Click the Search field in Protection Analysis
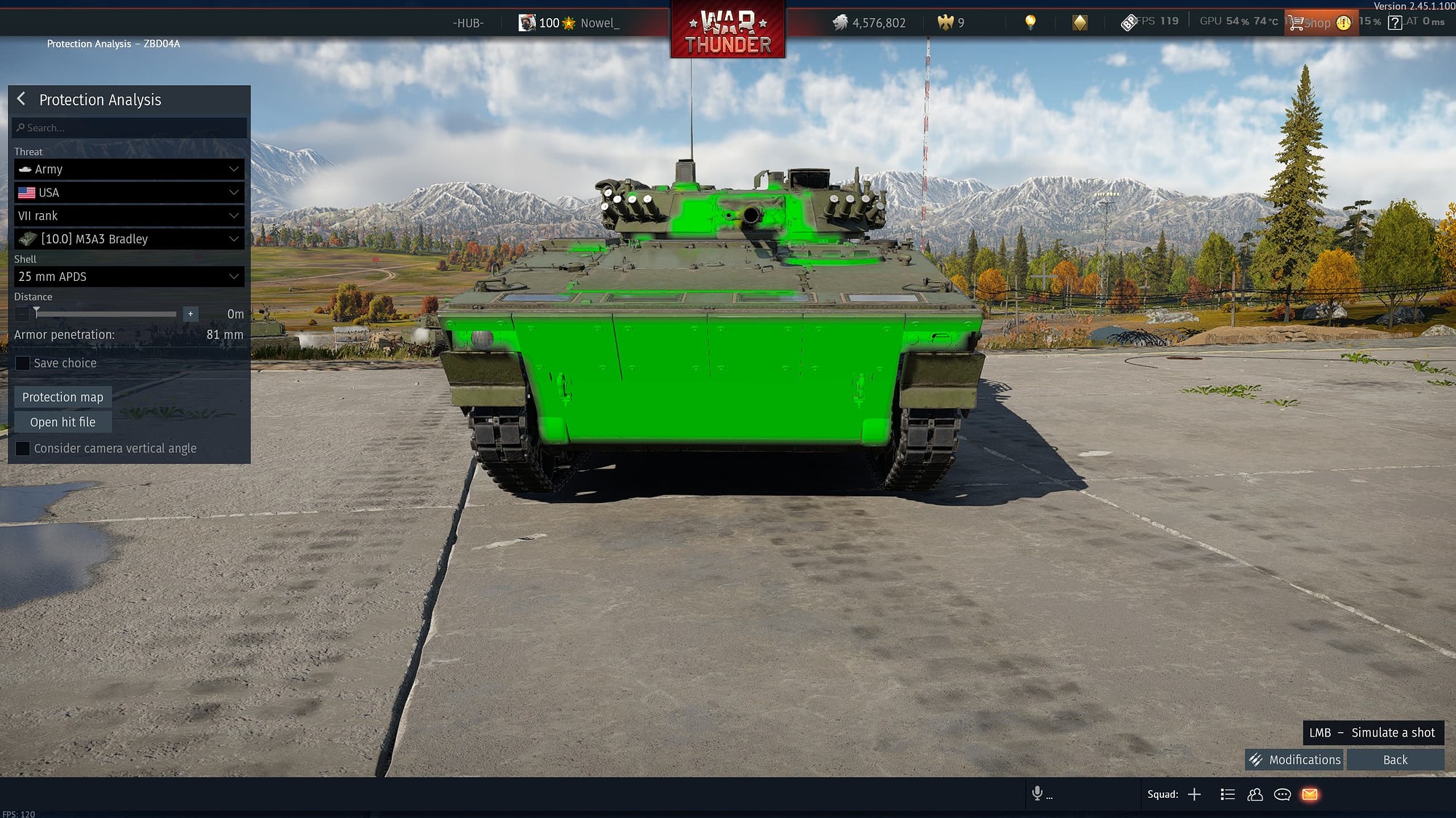 (x=128, y=127)
